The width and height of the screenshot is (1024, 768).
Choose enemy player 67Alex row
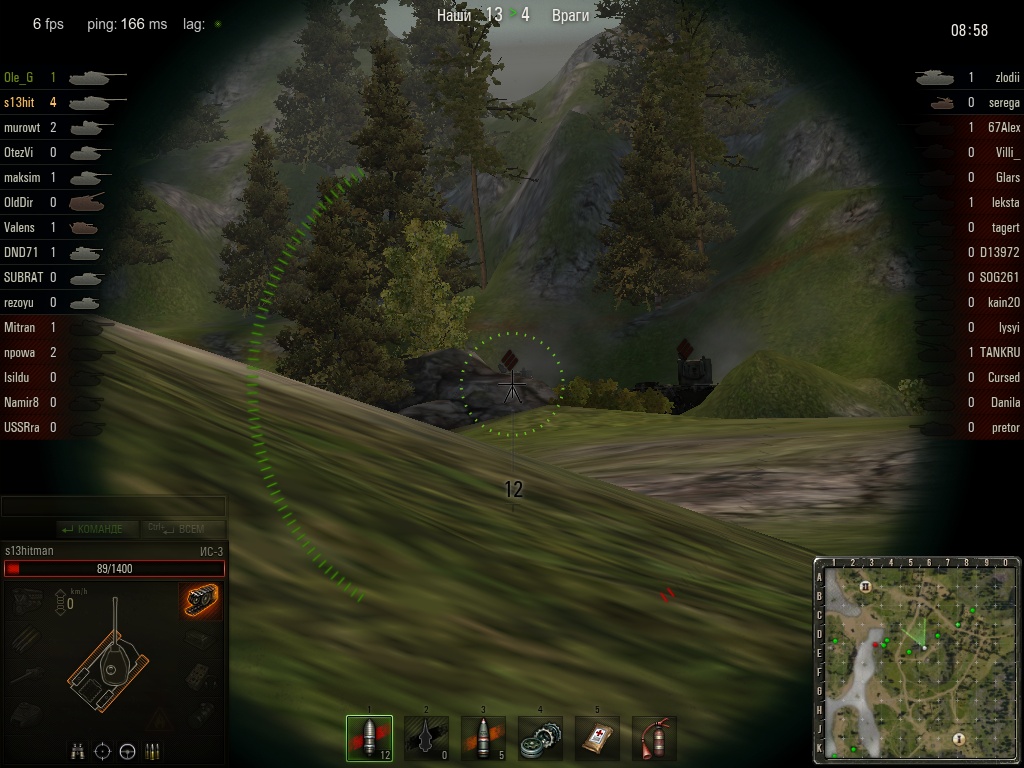pos(1003,127)
